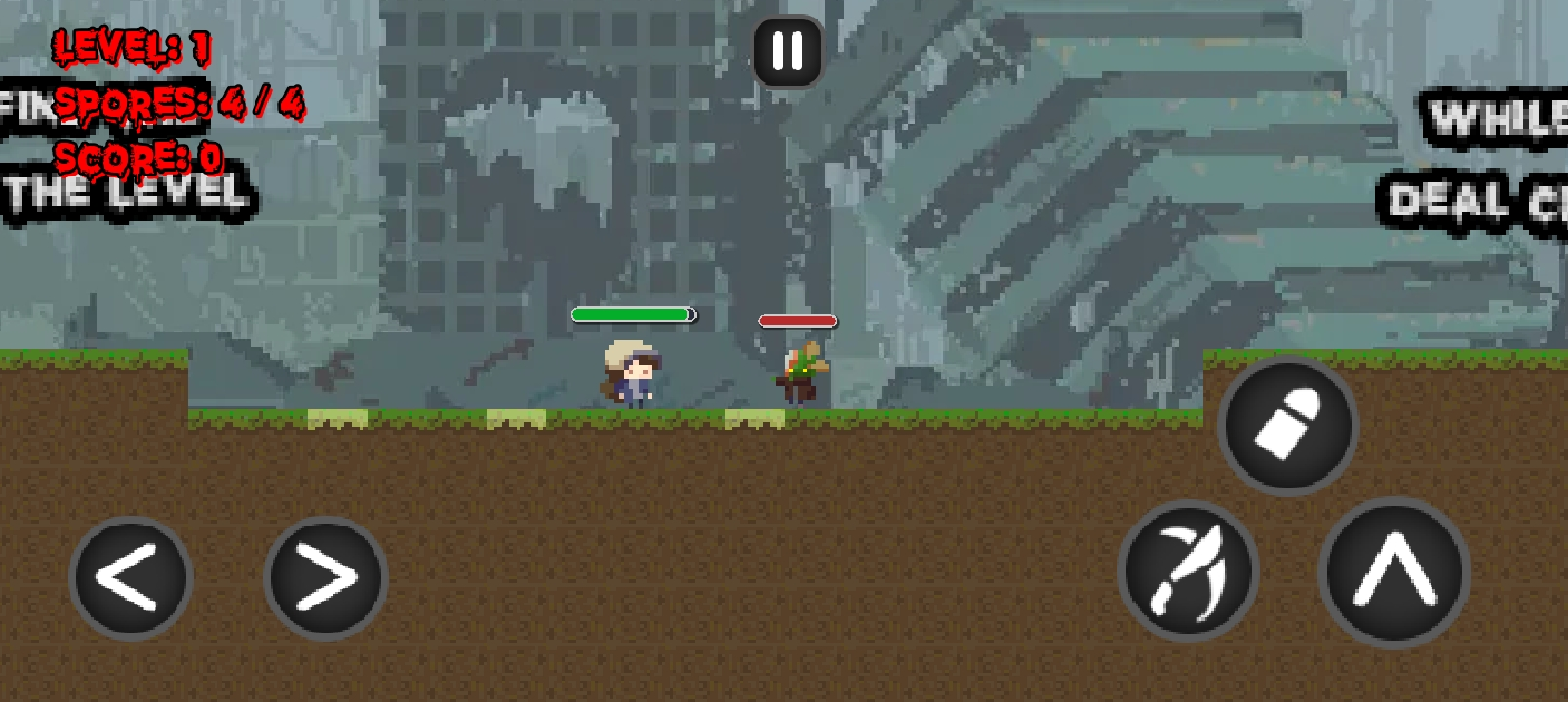Tap the player's green health bar

(632, 316)
